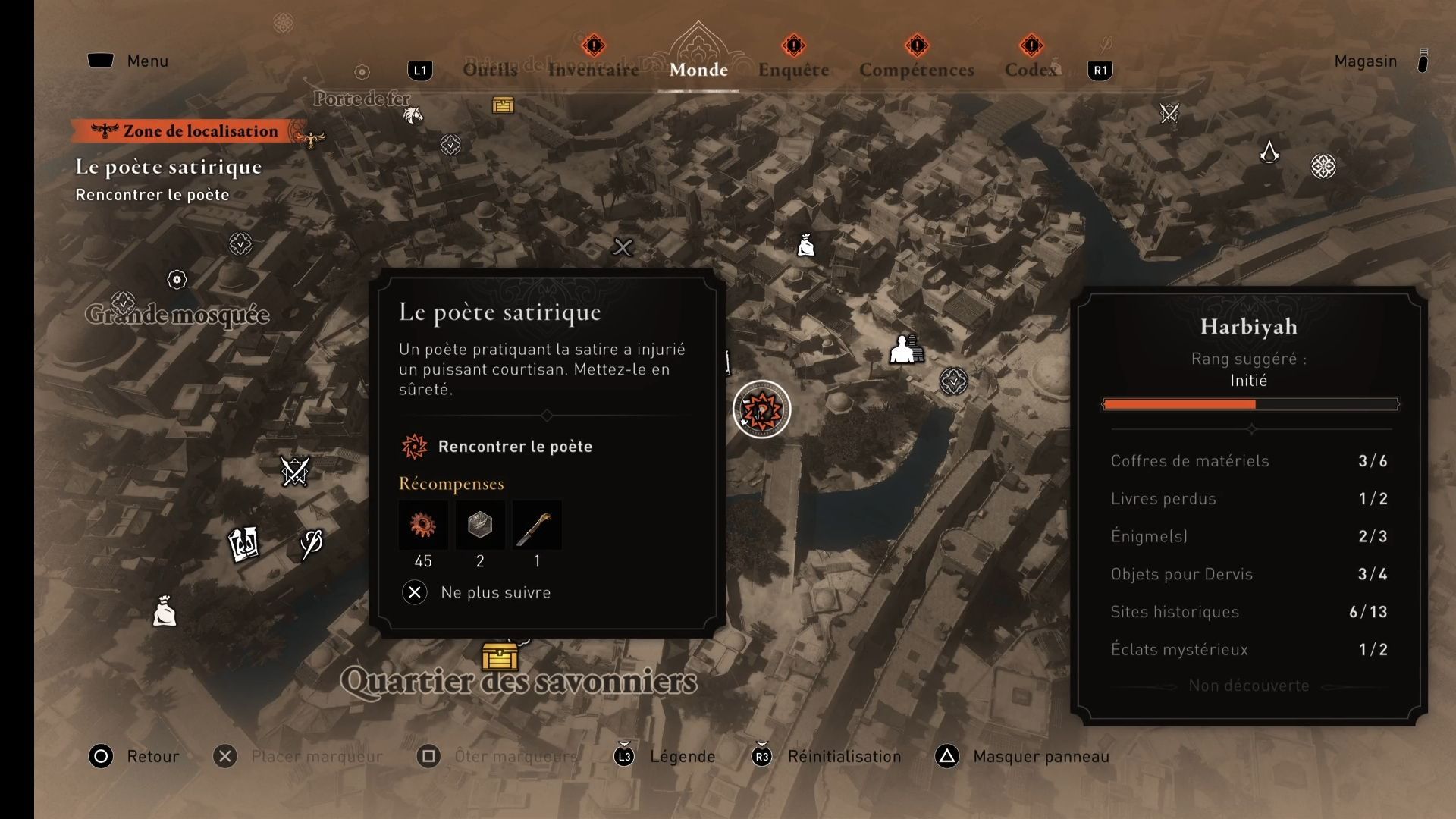Select the Le poète satirique quest marker

click(761, 409)
